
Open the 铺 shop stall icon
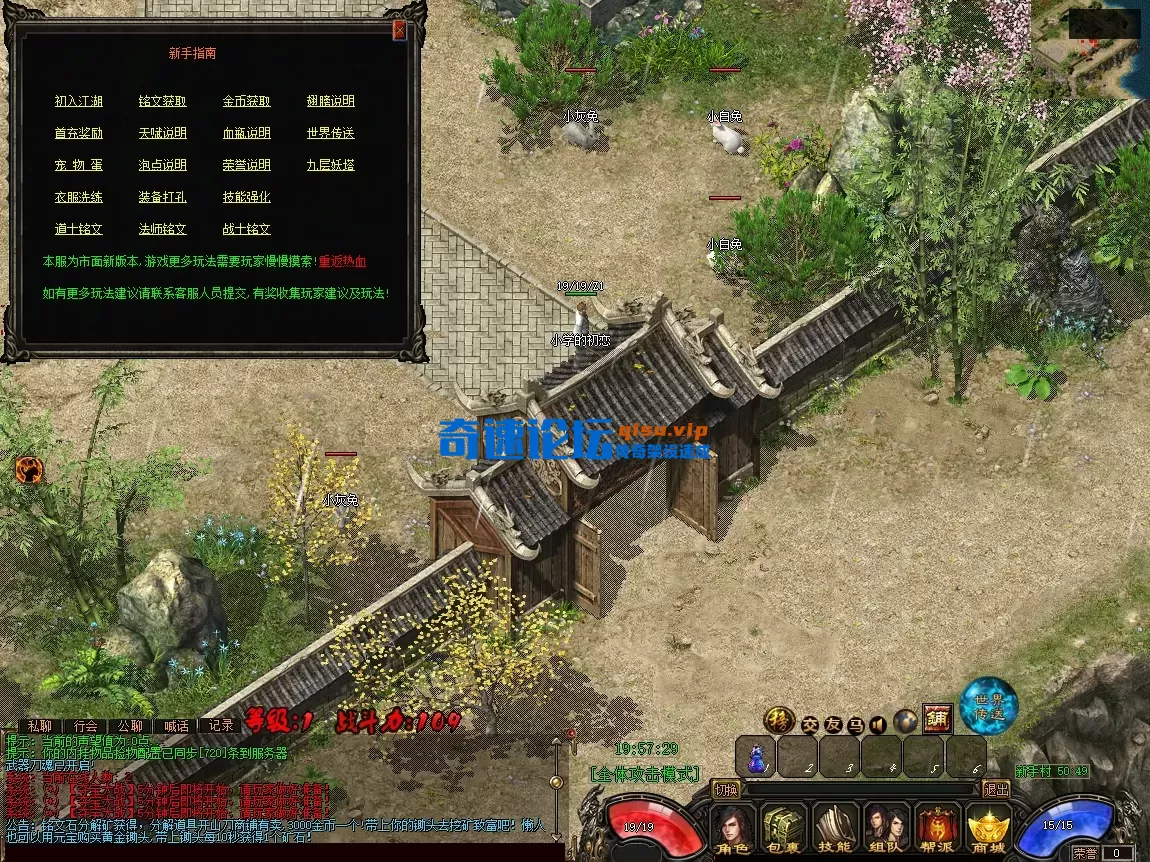(x=937, y=720)
